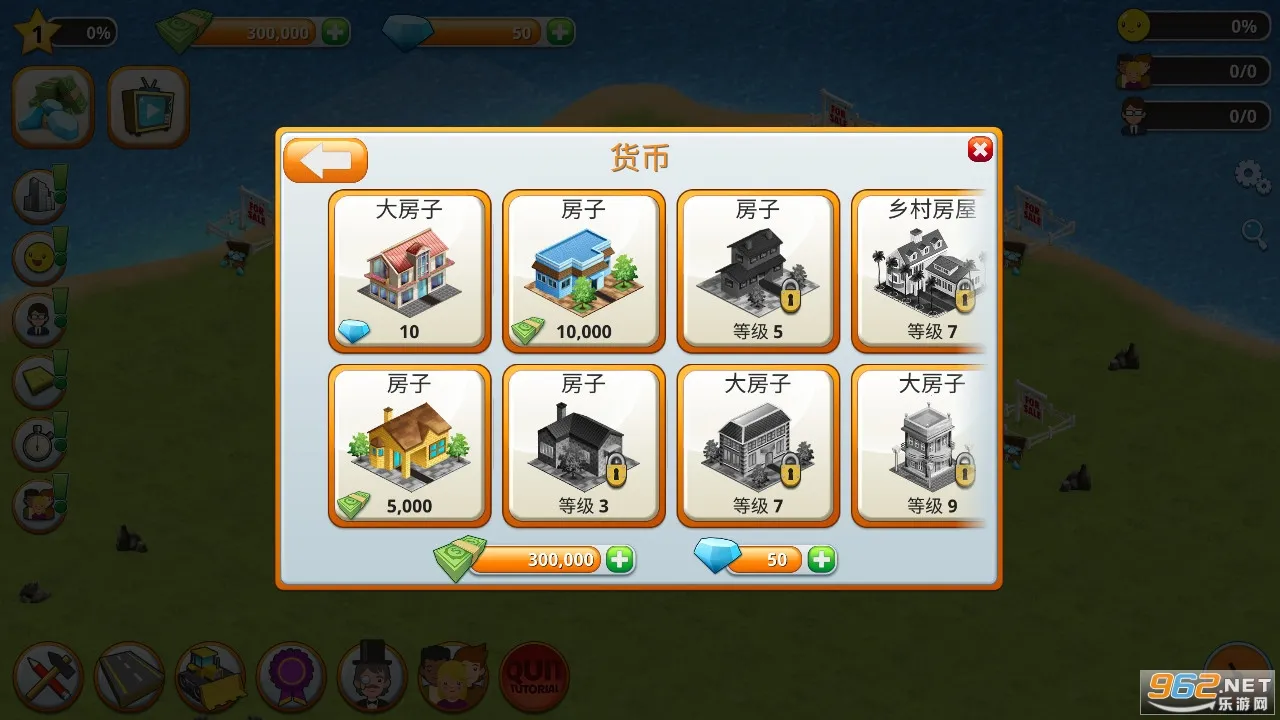View awards via the purple ribbon icon
The image size is (1280, 720).
[x=292, y=677]
